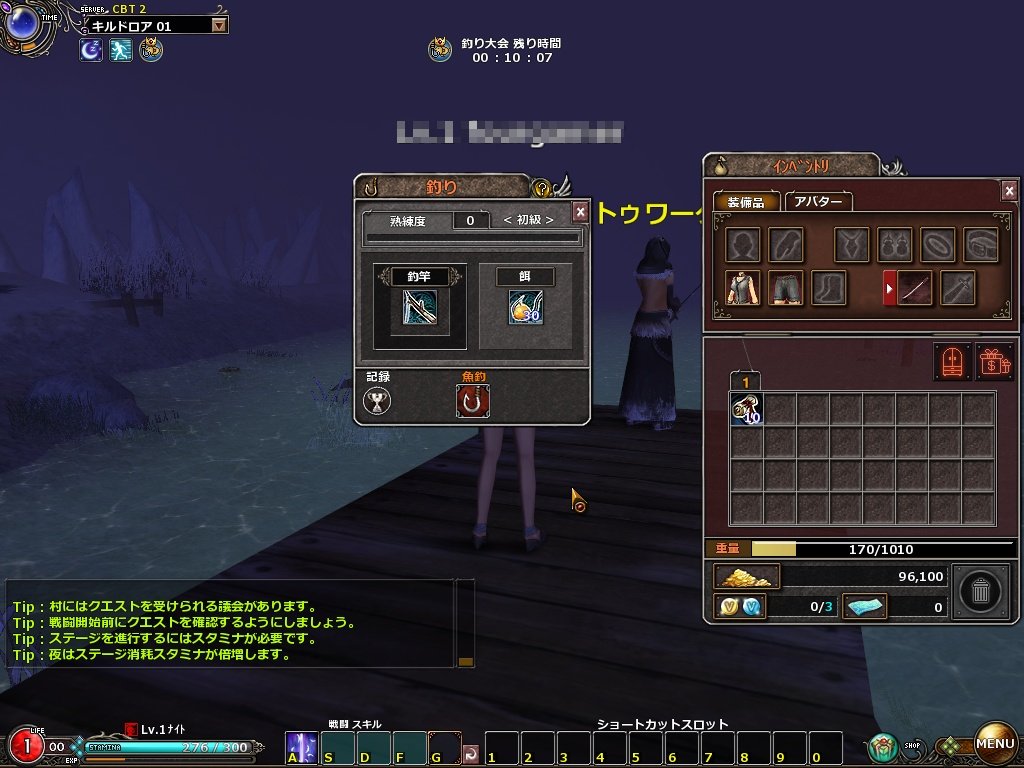Open the wardrobe storage button
Image resolution: width=1024 pixels, height=768 pixels.
(x=952, y=361)
